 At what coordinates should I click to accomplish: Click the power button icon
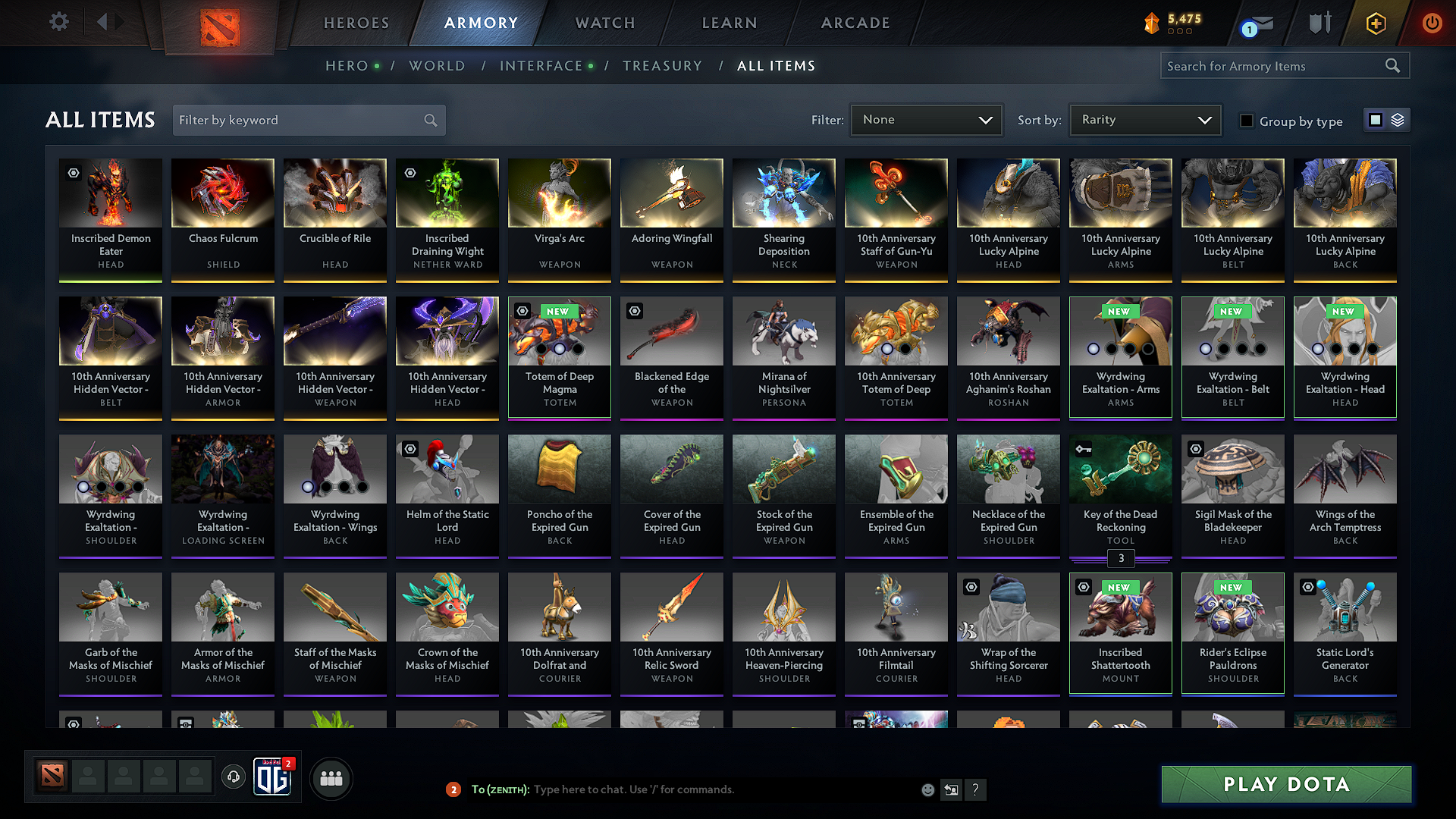click(1432, 23)
